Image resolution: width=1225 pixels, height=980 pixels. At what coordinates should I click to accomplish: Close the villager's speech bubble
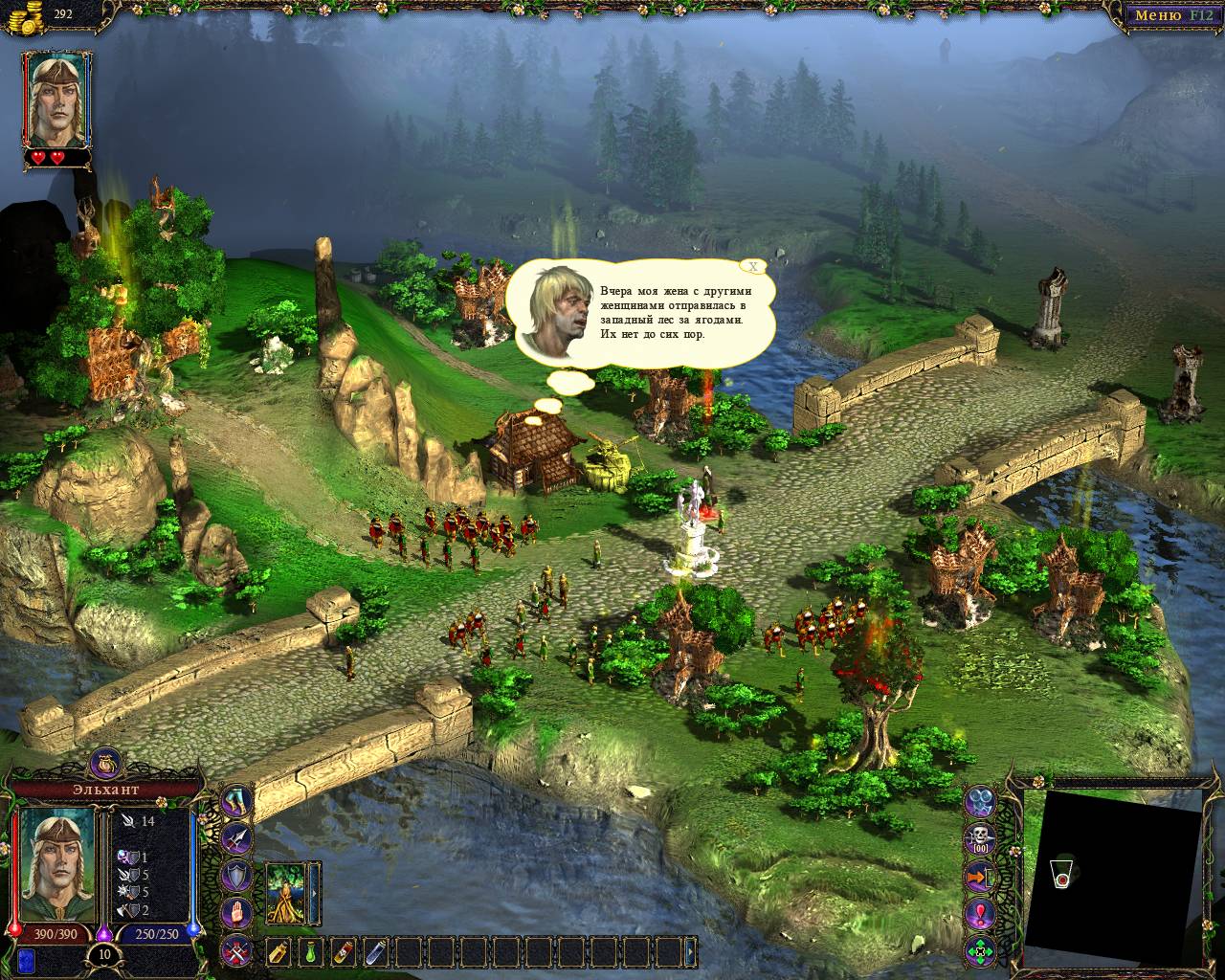754,267
